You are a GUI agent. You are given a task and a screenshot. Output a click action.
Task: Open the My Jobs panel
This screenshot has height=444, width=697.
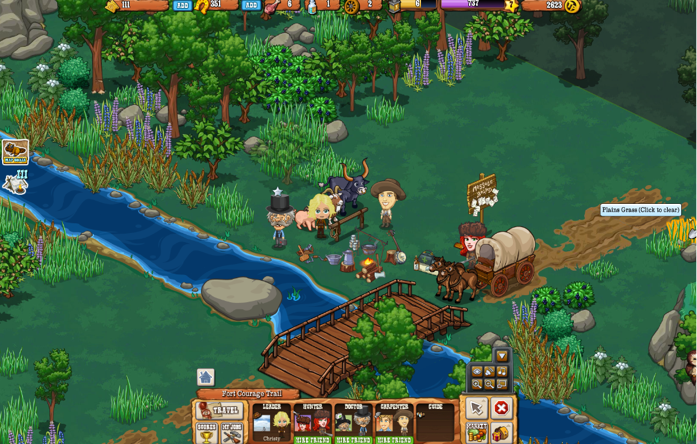[x=232, y=434]
